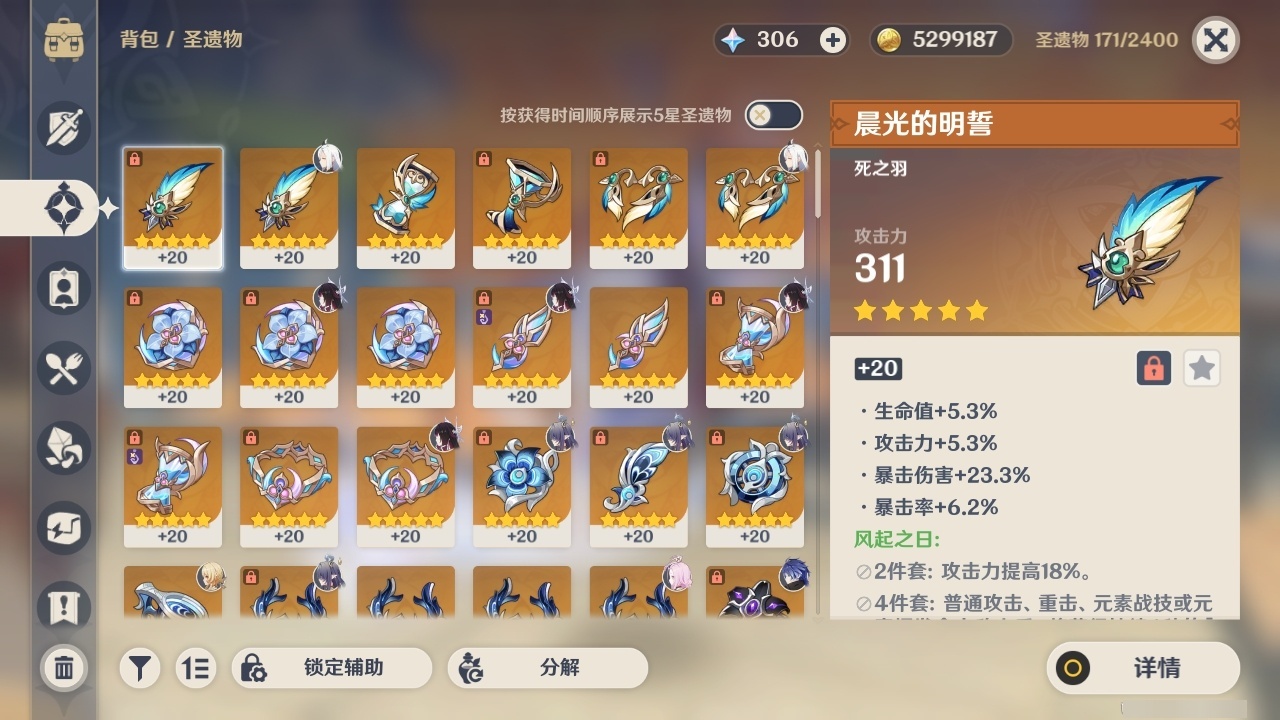
Task: Switch to the food inventory category
Action: pos(63,368)
